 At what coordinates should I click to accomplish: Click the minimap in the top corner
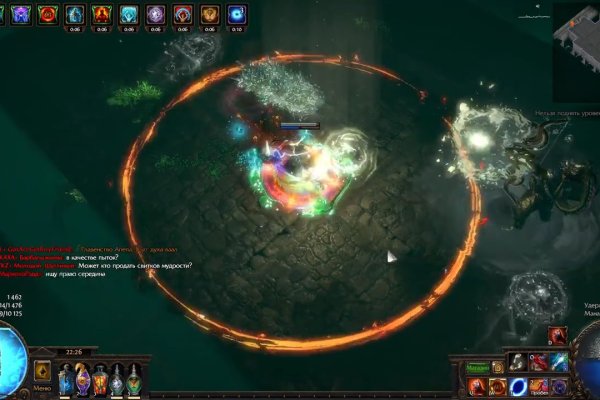[576, 30]
